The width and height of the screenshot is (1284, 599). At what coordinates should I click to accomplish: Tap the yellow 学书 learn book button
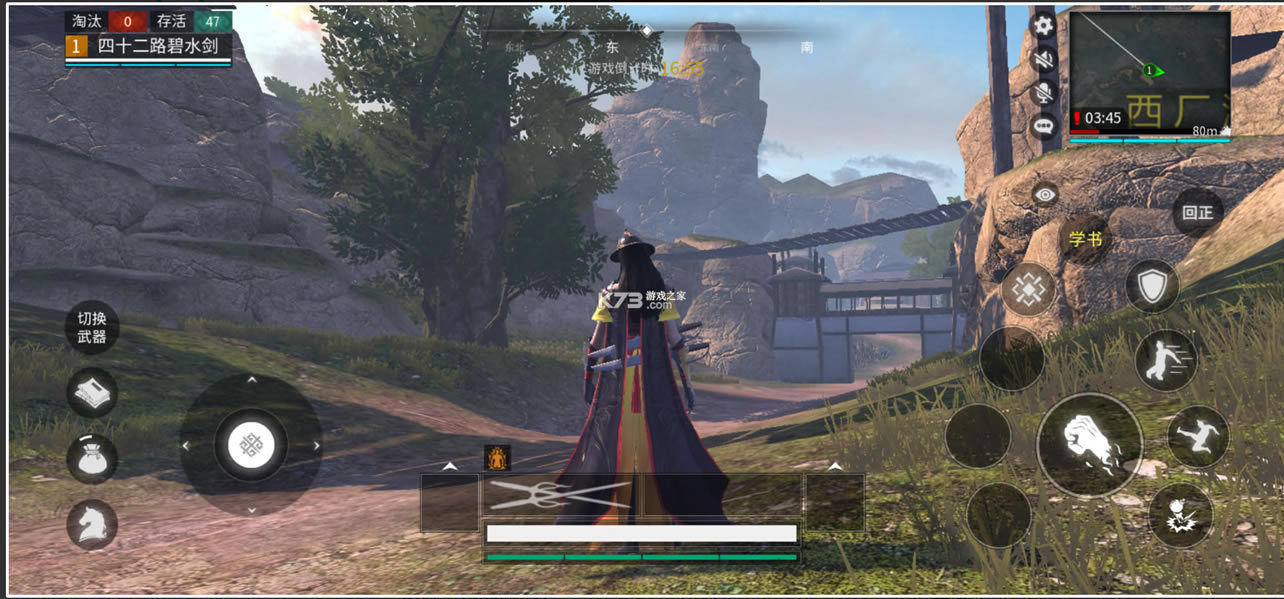pos(1085,239)
